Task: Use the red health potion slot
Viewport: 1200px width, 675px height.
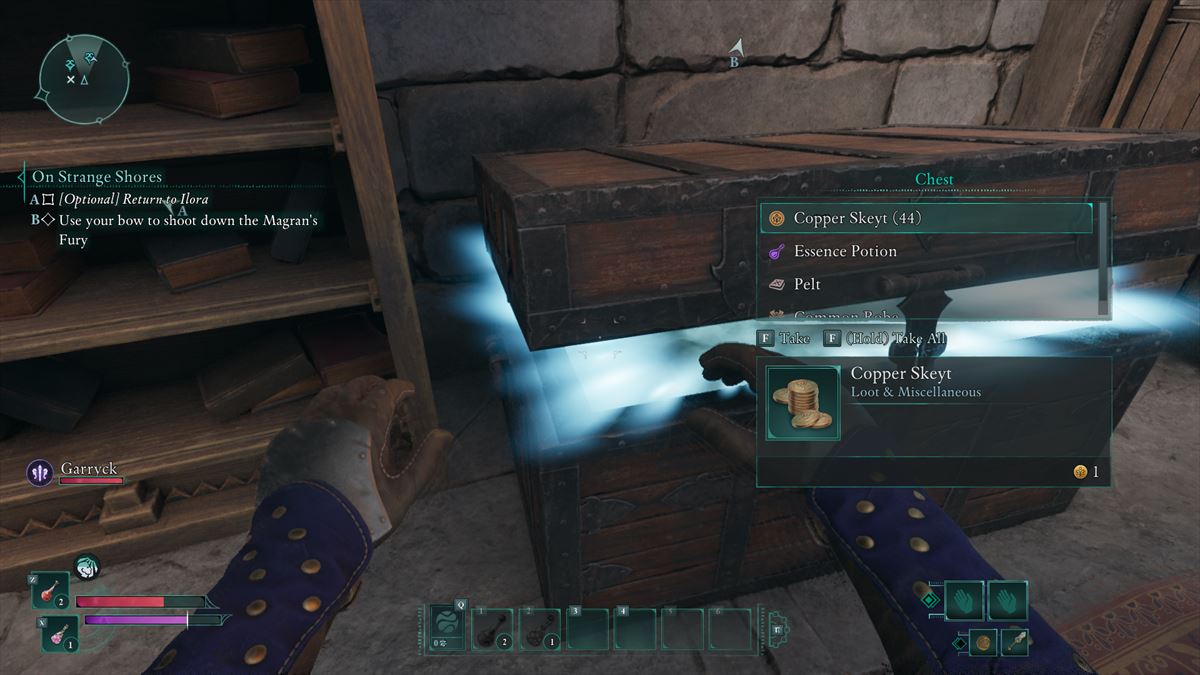Action: [x=49, y=591]
